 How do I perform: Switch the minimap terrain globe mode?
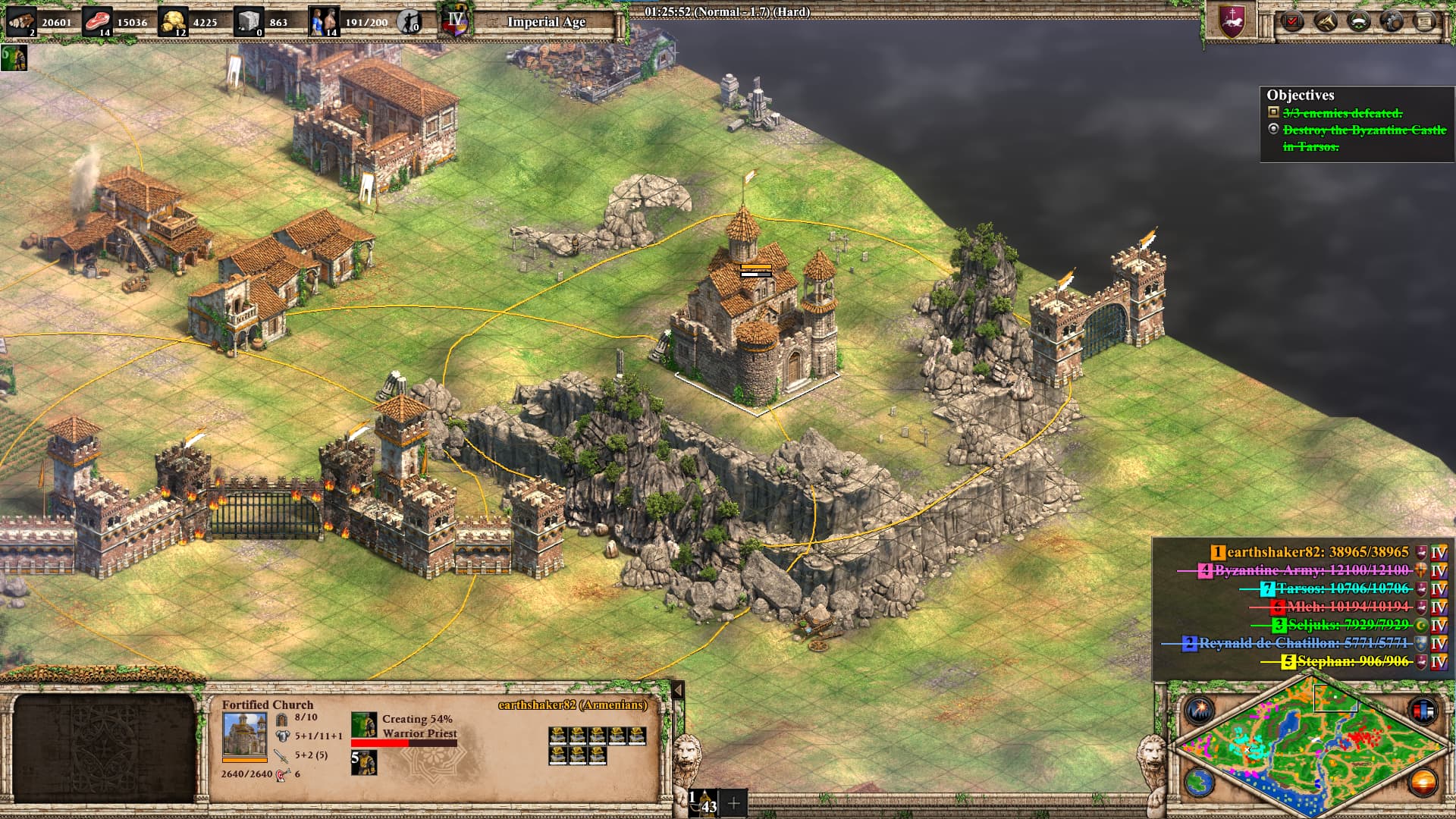(x=1200, y=782)
